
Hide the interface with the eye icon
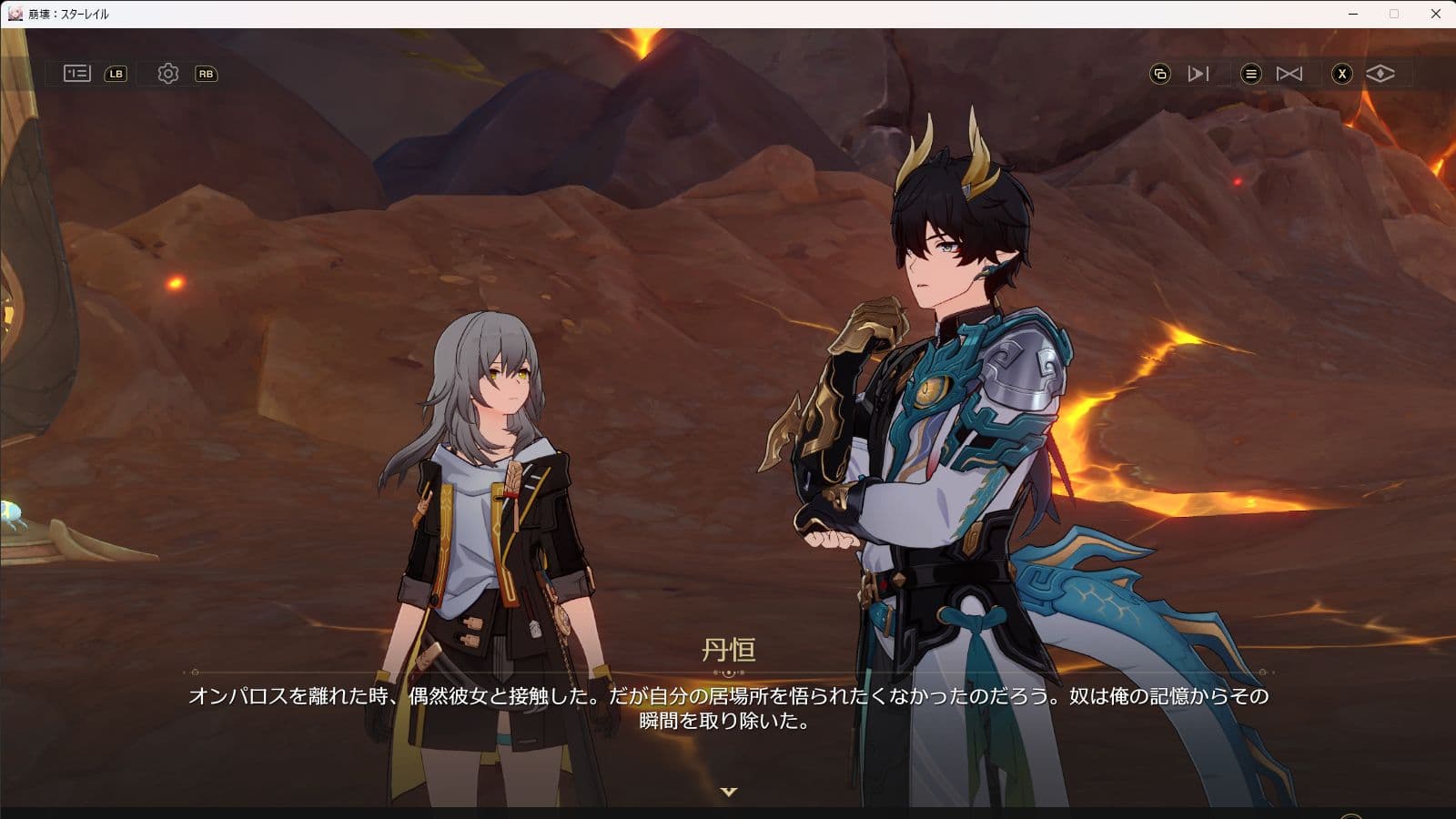[1380, 74]
